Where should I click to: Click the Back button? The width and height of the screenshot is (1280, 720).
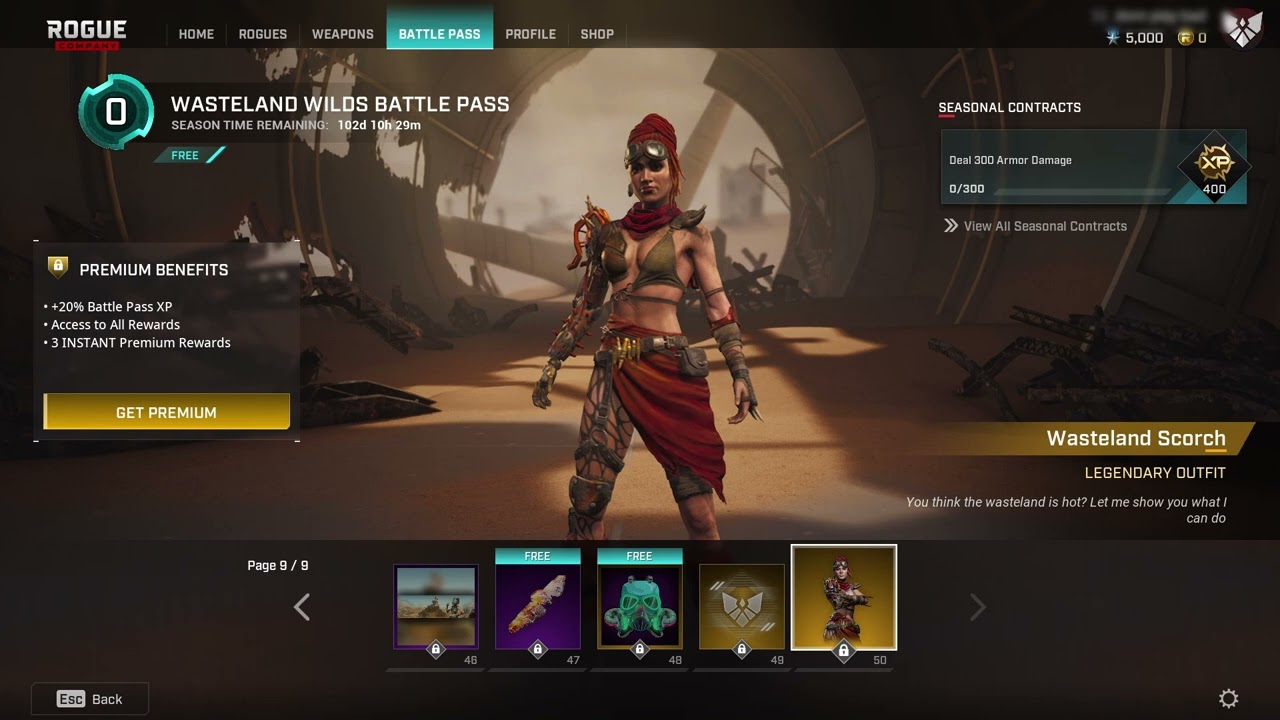[x=90, y=699]
